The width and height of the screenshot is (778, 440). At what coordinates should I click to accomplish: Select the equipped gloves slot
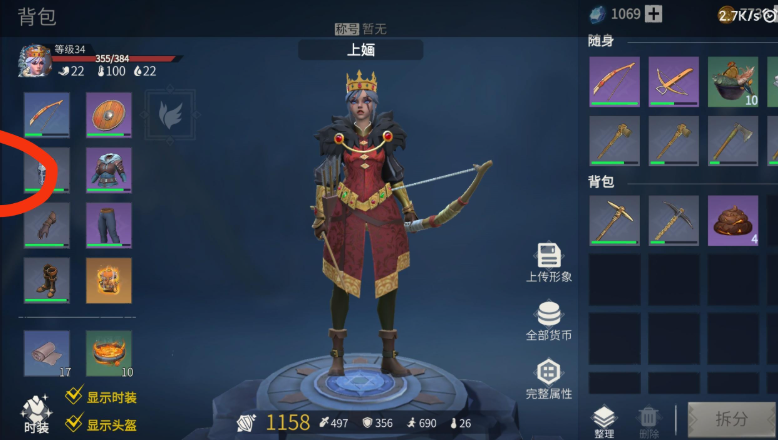click(x=47, y=225)
